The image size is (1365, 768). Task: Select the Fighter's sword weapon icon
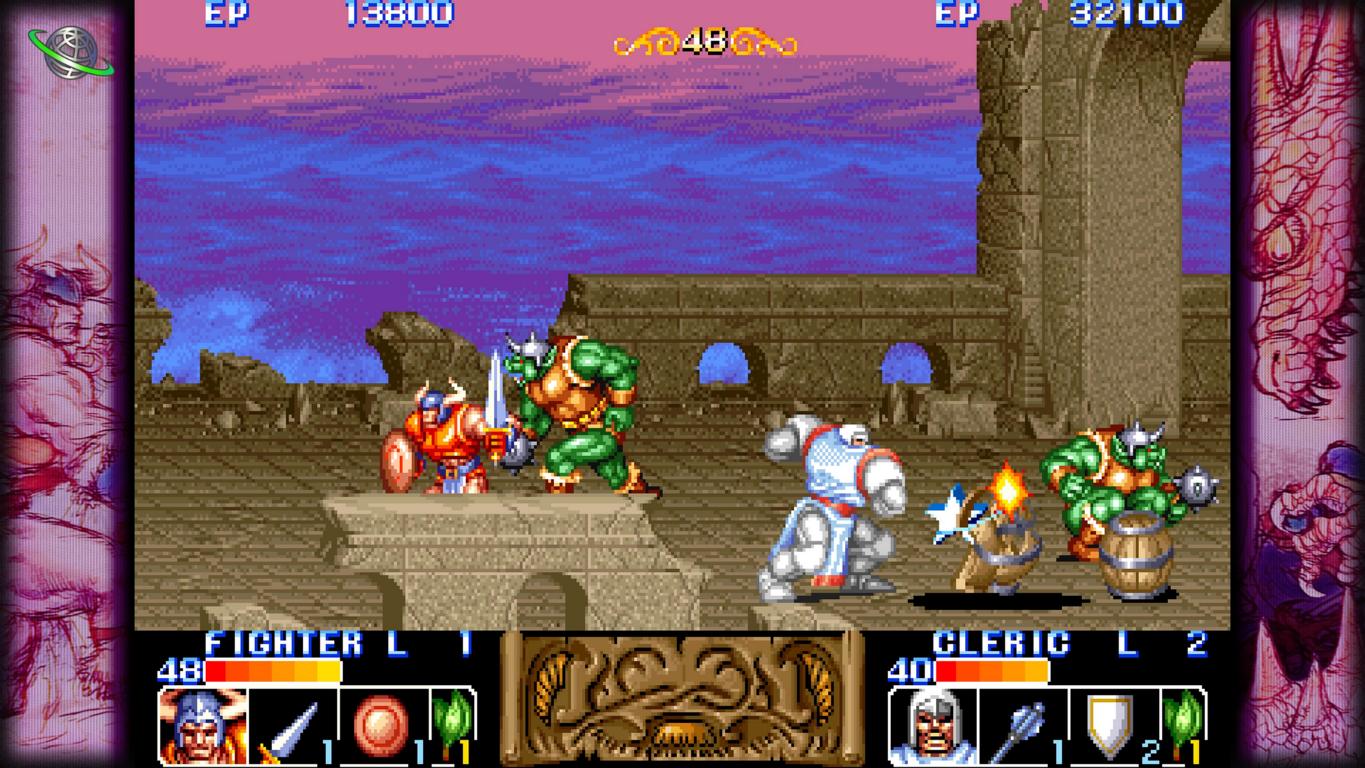(x=290, y=725)
